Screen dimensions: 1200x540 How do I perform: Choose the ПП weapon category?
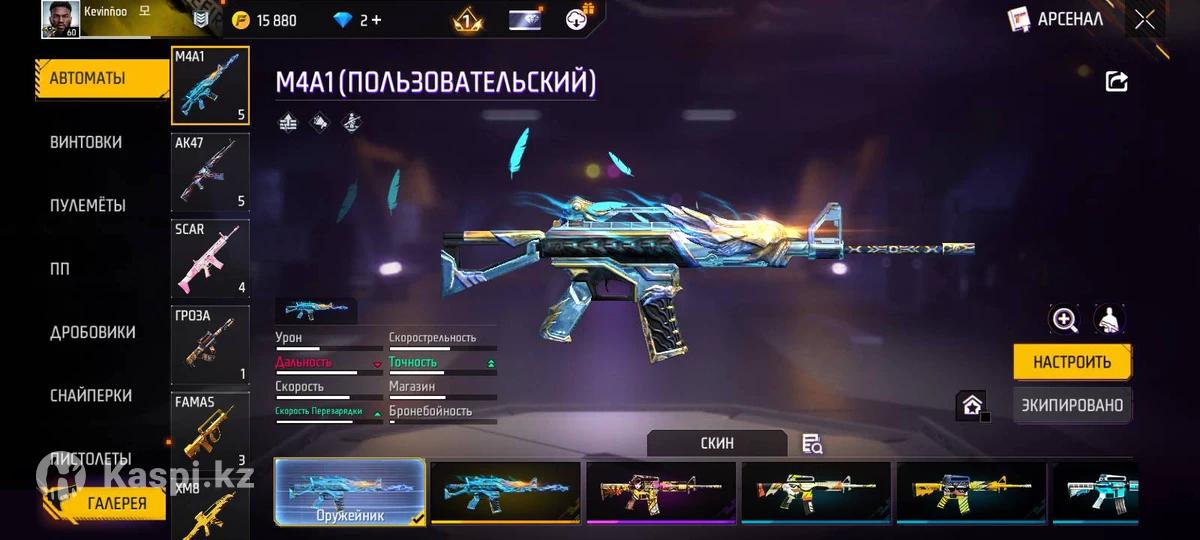(62, 269)
